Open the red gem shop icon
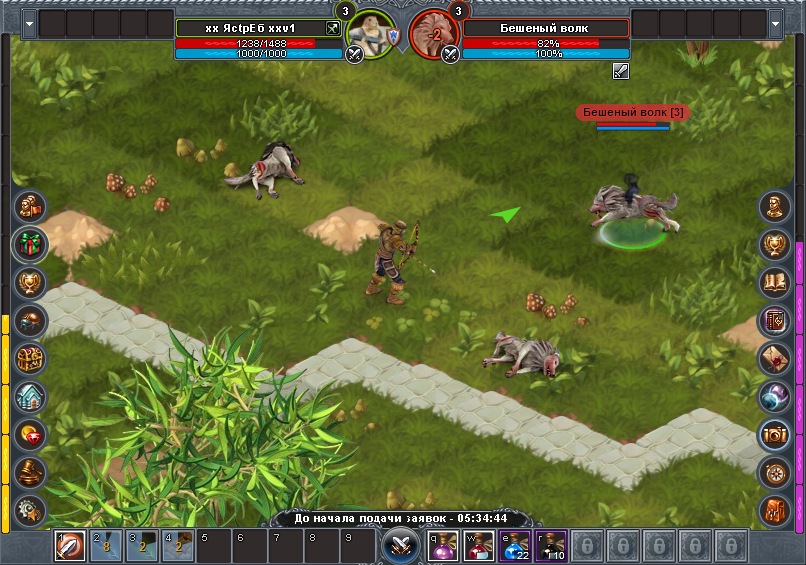The width and height of the screenshot is (806, 565). tap(30, 434)
